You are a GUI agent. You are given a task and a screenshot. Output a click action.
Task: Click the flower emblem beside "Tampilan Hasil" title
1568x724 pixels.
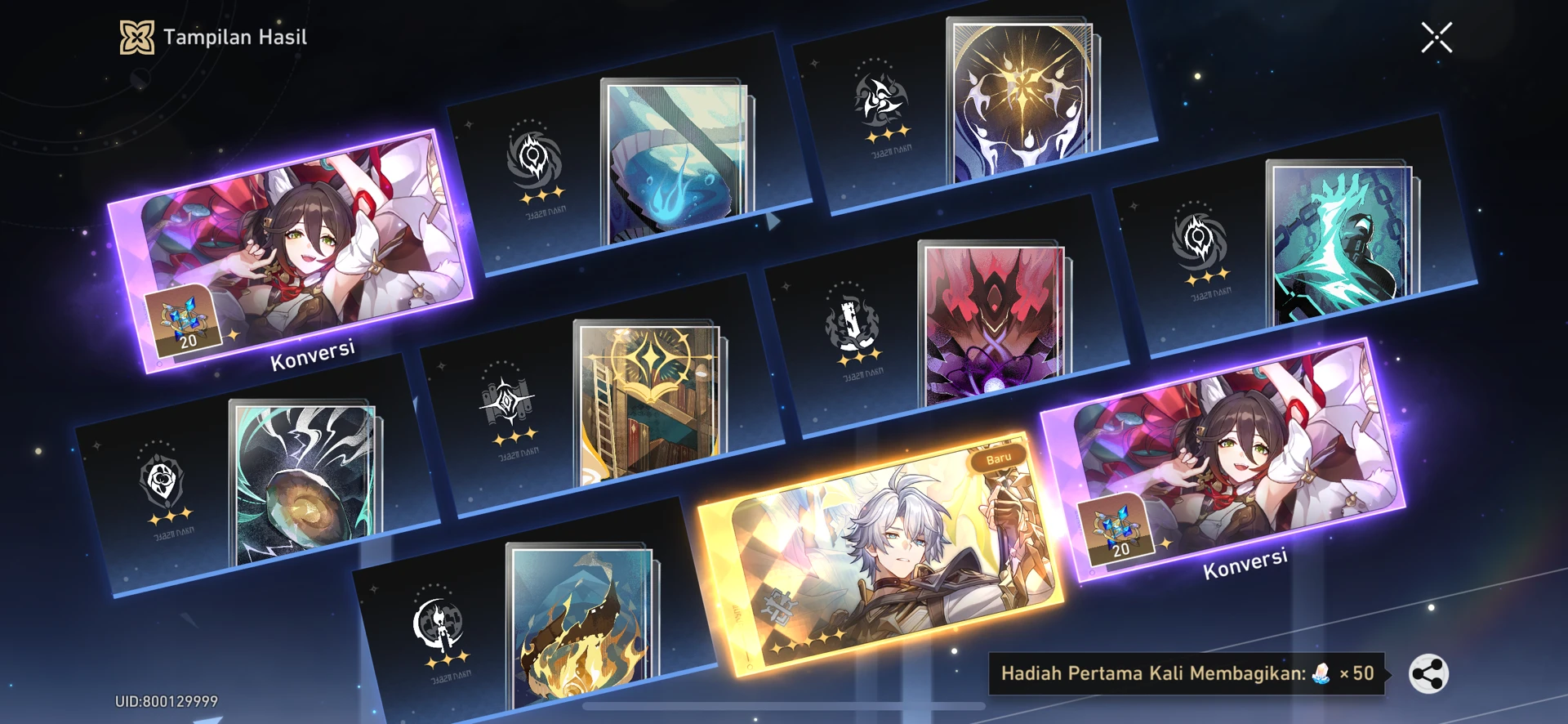coord(136,36)
